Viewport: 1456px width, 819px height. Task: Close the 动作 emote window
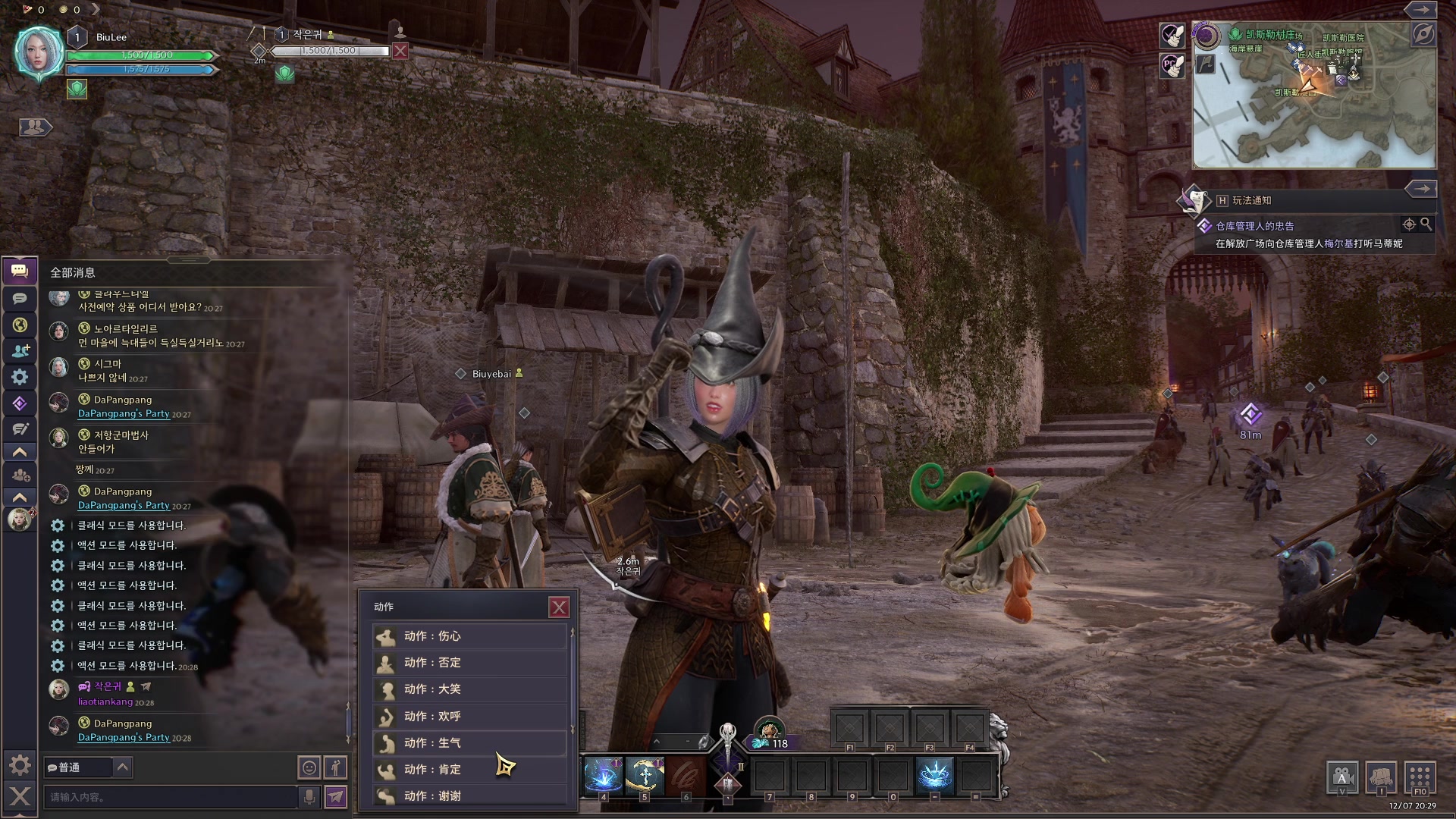(x=559, y=607)
